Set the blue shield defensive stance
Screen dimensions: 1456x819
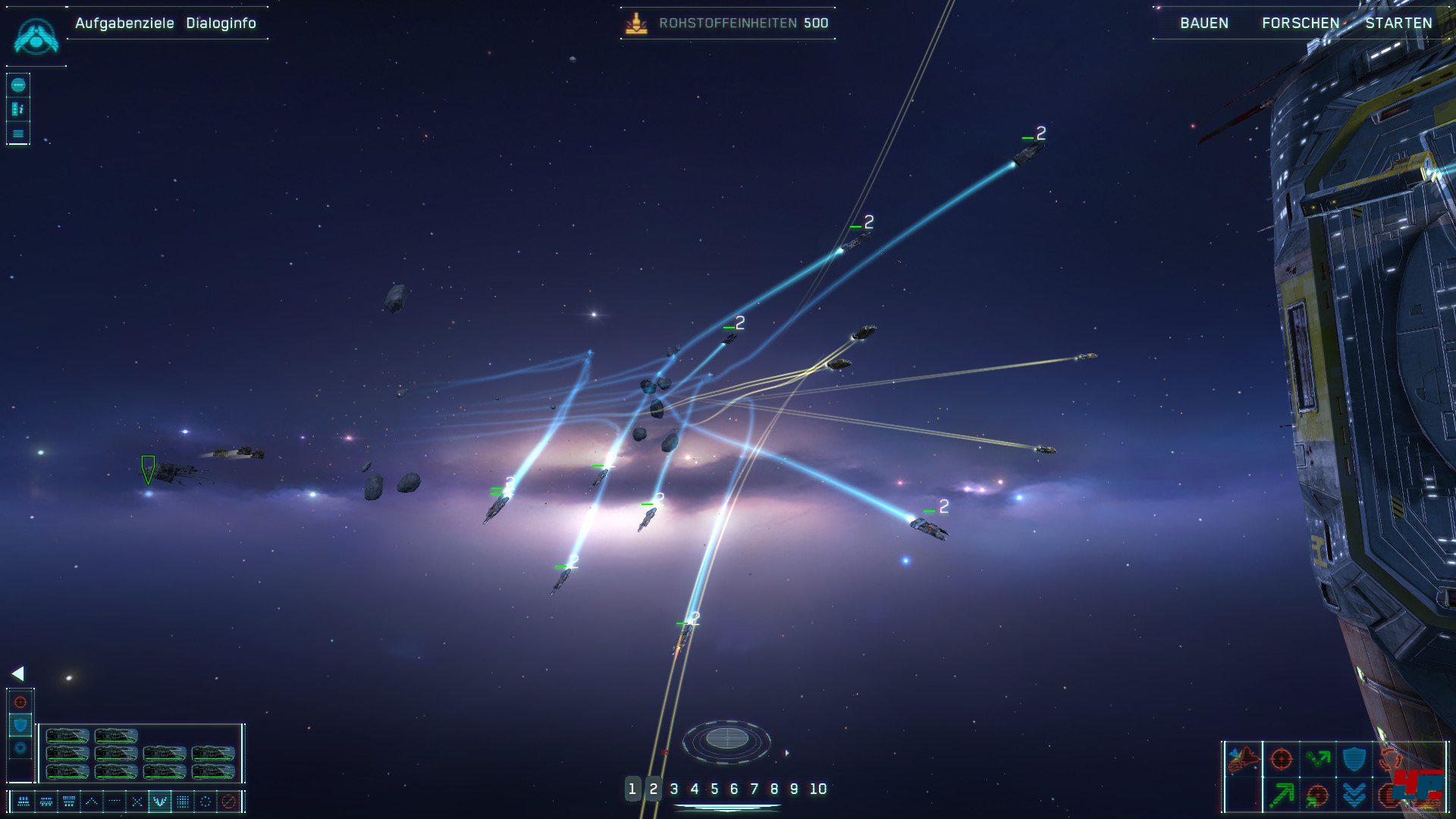point(20,725)
